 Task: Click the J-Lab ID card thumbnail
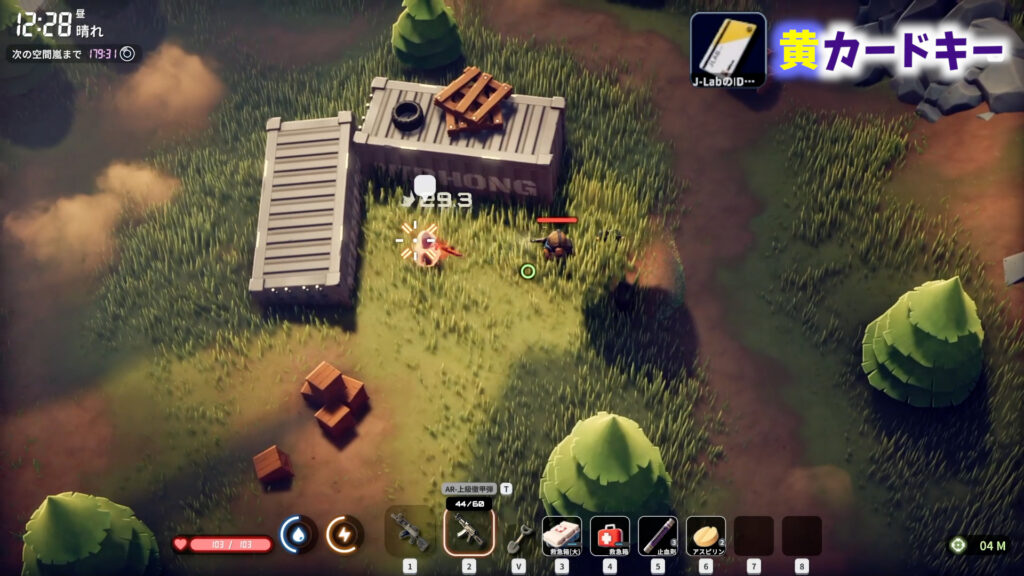[x=728, y=50]
